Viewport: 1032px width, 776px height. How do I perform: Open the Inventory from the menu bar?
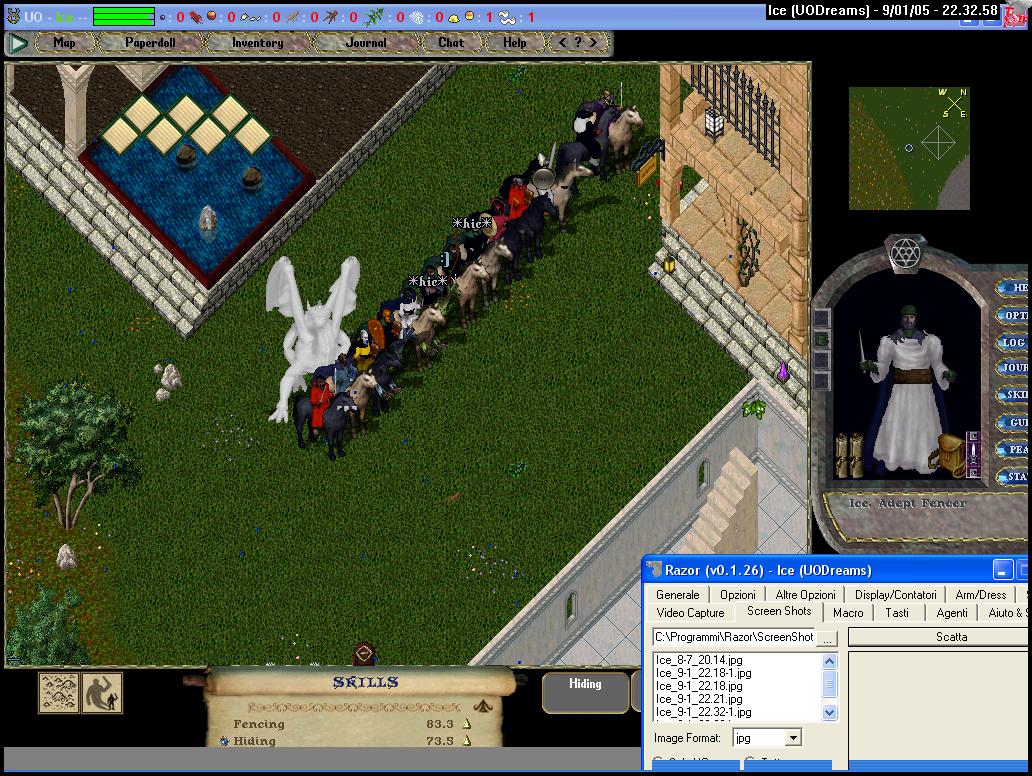(x=257, y=43)
